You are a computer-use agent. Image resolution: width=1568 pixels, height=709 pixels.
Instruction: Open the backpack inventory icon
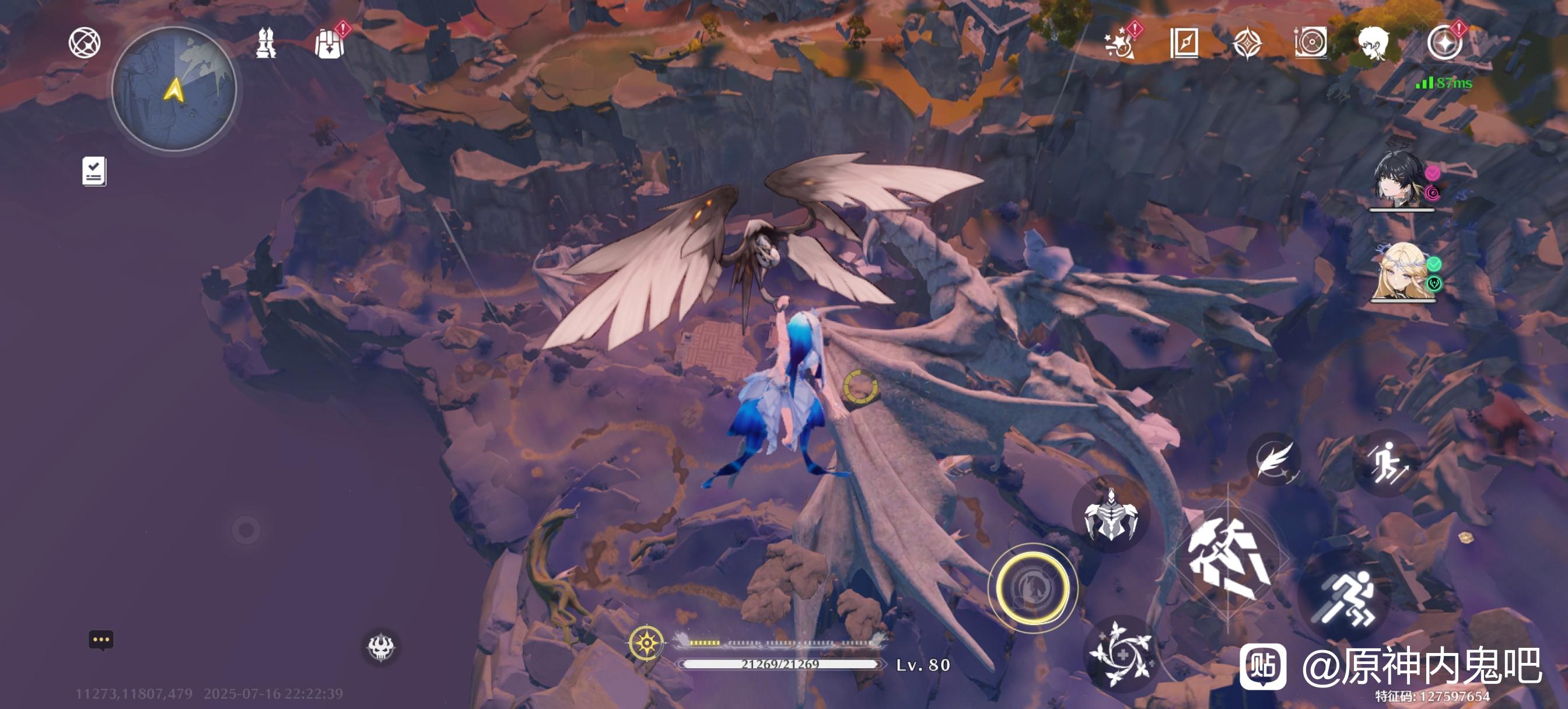point(330,43)
